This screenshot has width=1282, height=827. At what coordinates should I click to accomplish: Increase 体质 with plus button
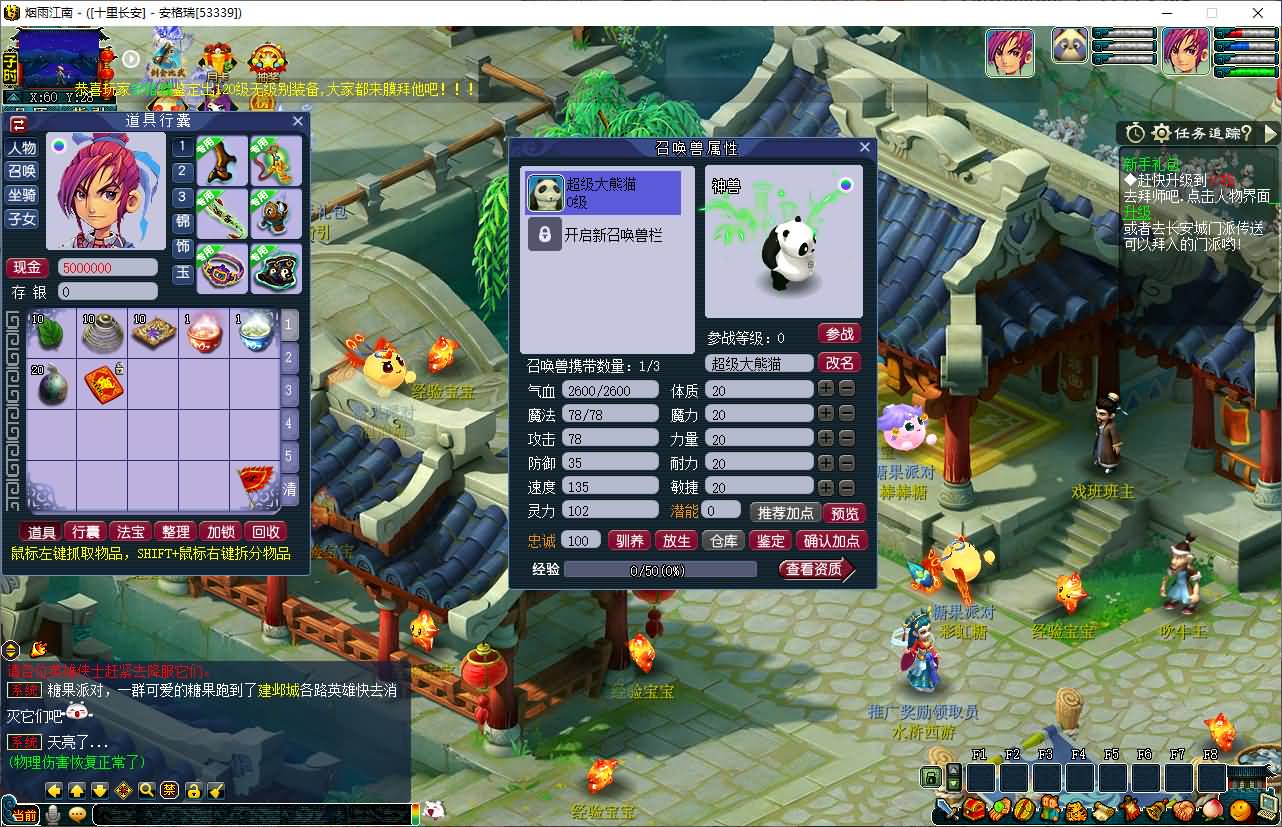[826, 389]
